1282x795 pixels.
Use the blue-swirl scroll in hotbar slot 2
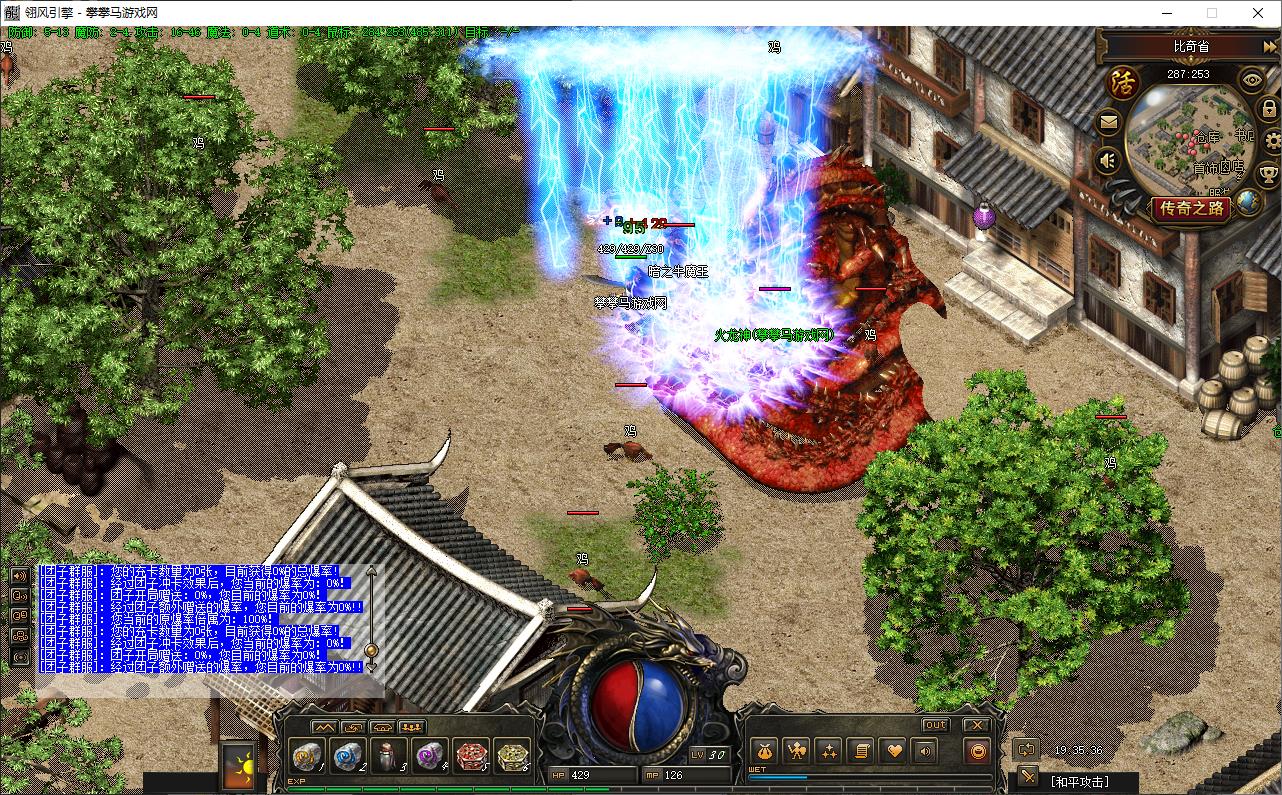pos(347,755)
